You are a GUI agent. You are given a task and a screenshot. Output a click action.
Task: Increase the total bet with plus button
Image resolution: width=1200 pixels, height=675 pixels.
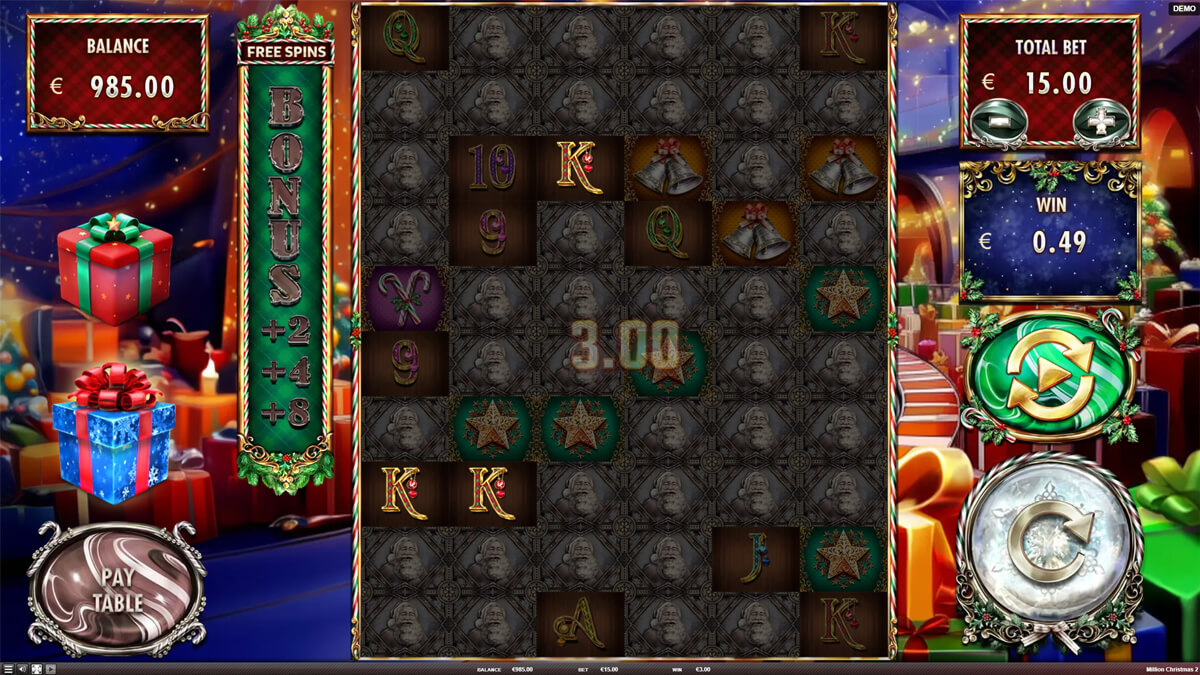[x=1098, y=120]
